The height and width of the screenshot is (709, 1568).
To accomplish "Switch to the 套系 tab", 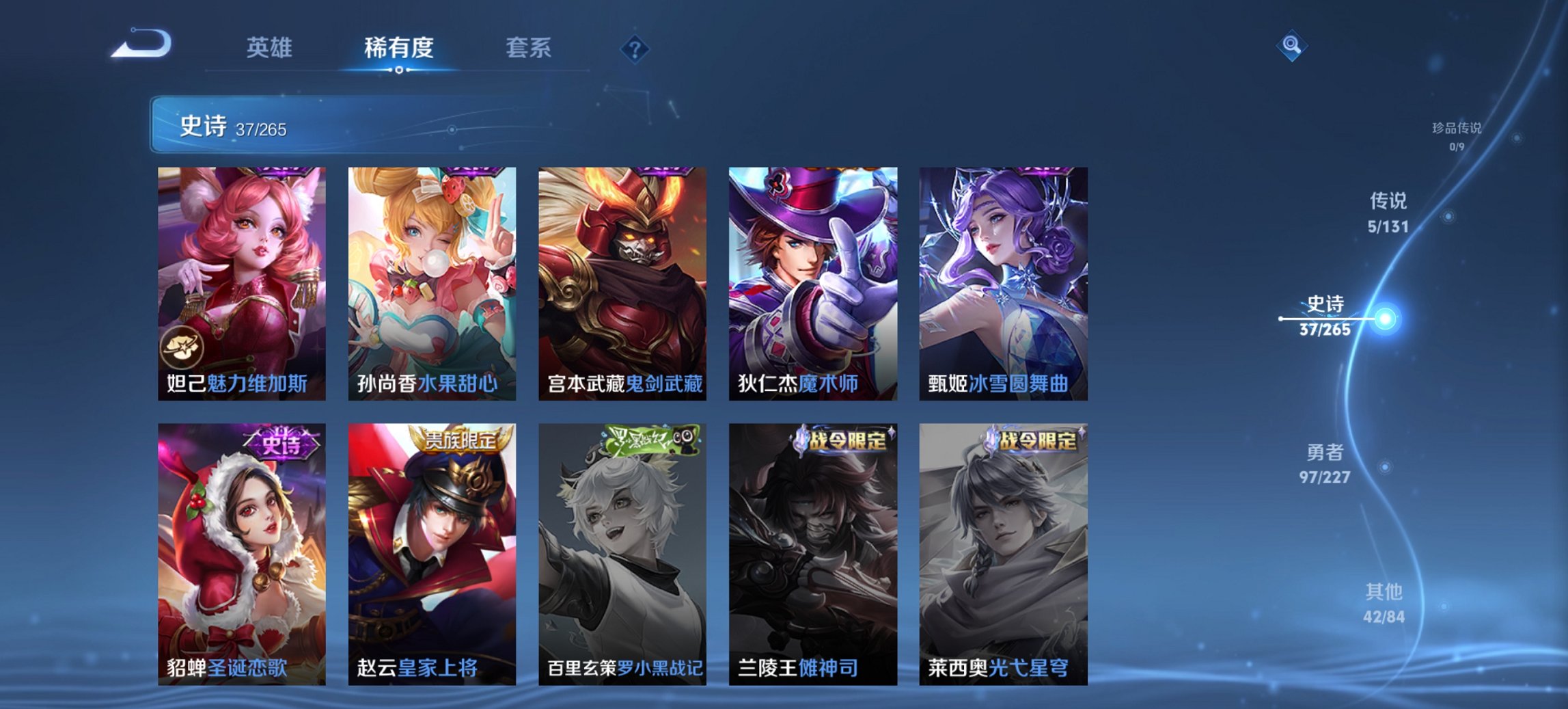I will [528, 48].
